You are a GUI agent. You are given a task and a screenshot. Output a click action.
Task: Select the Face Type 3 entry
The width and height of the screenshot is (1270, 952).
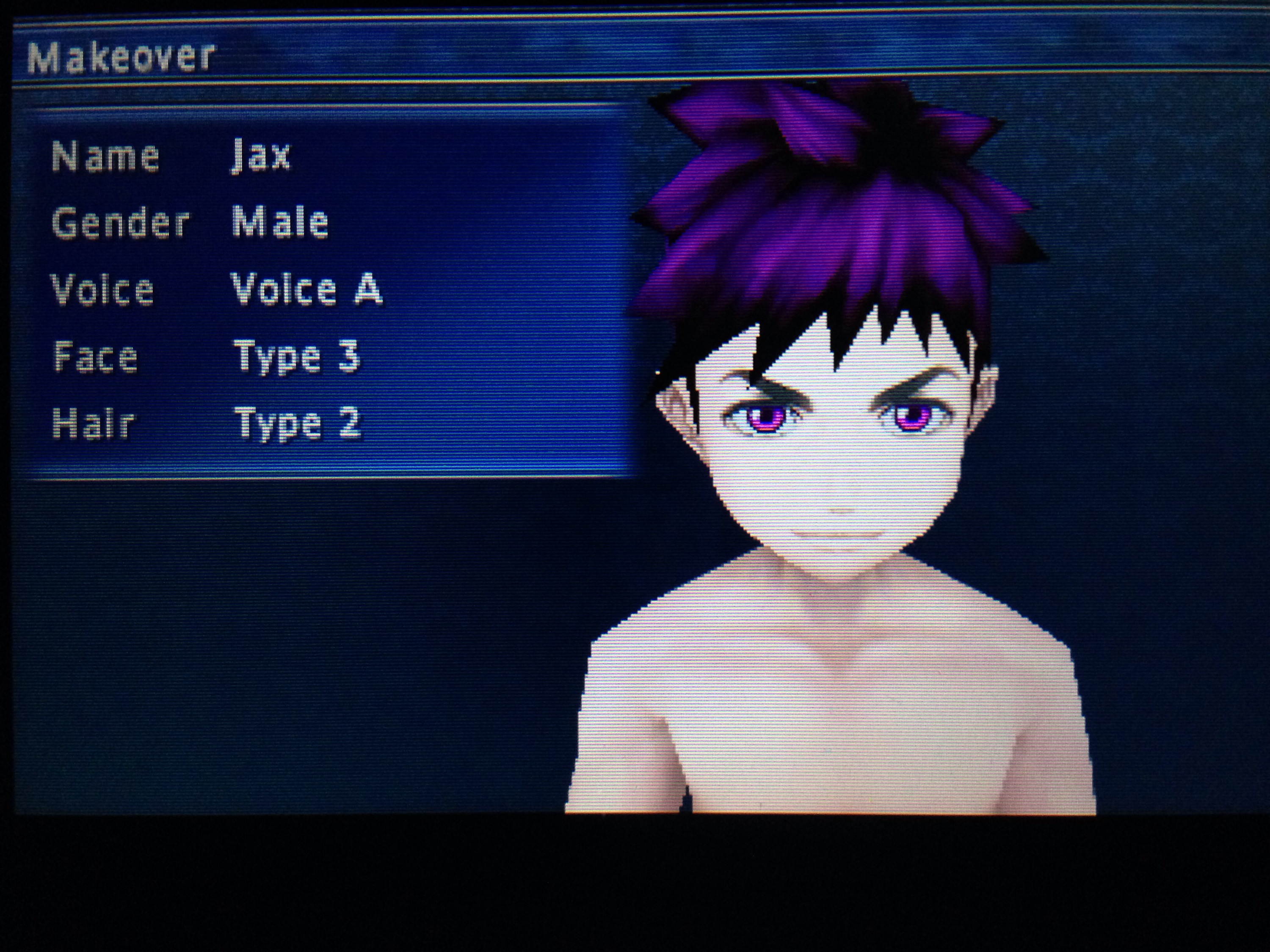(x=296, y=356)
